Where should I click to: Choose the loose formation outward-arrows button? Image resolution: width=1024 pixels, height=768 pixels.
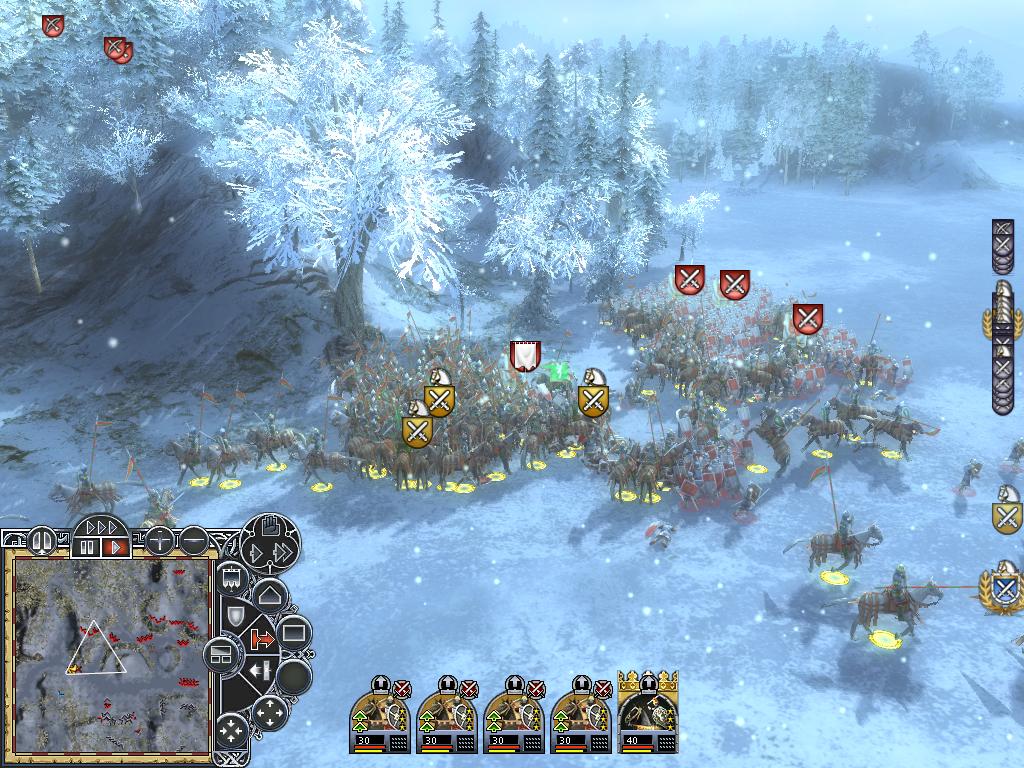[x=269, y=712]
